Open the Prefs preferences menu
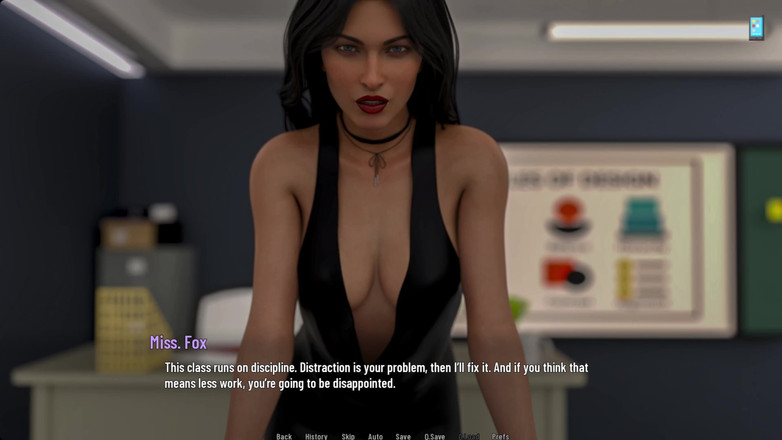Screen dimensions: 782x440 [500, 436]
